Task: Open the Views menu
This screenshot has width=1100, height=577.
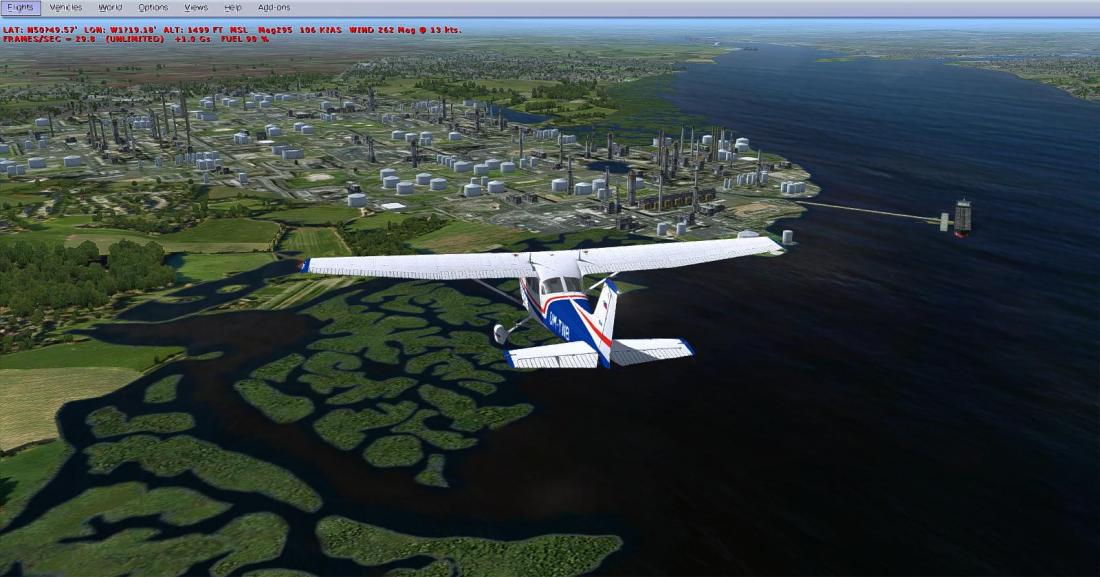Action: (196, 7)
